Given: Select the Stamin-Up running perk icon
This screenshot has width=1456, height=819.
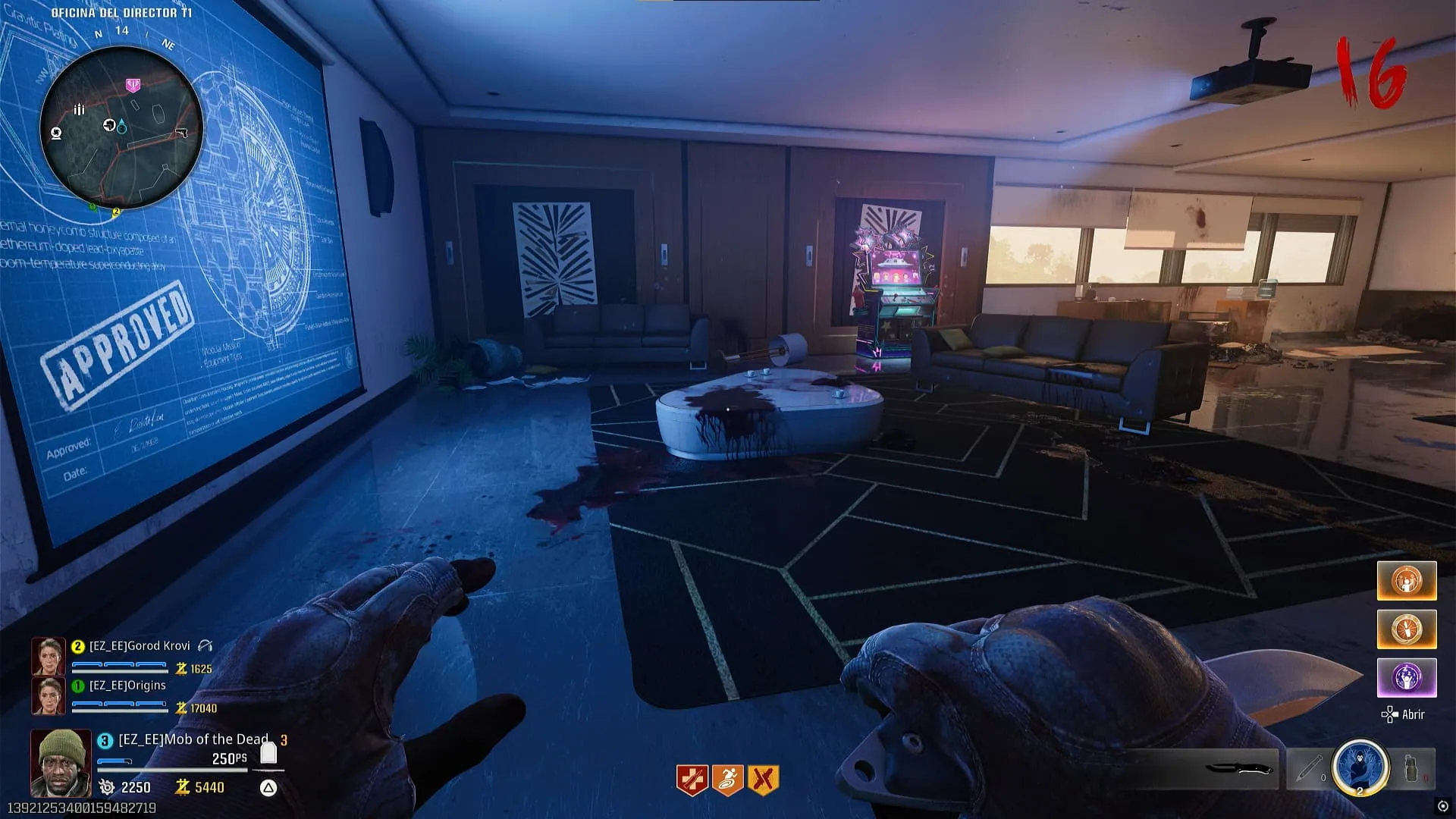Looking at the screenshot, I should pyautogui.click(x=728, y=780).
